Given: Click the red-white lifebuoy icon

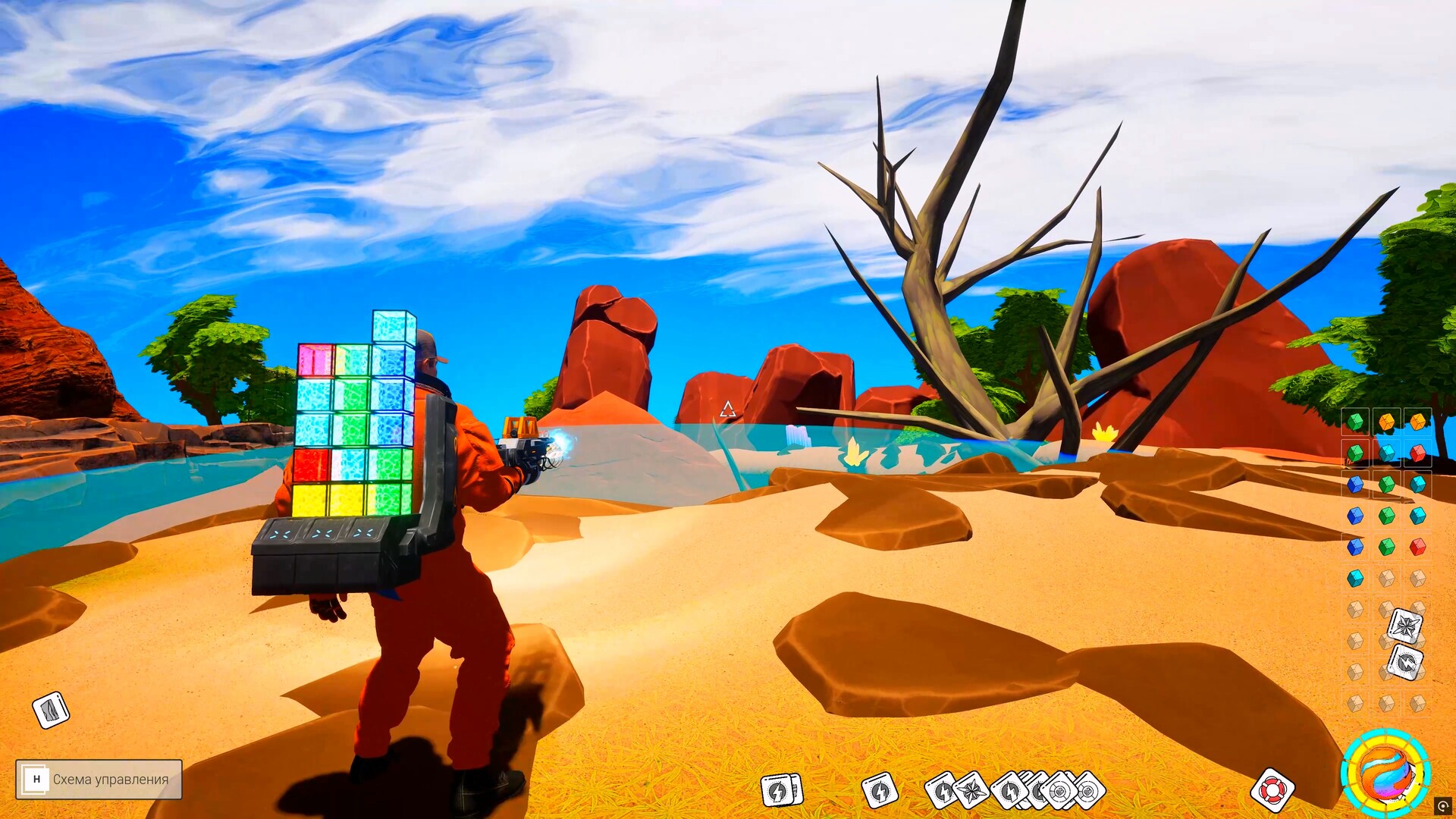Looking at the screenshot, I should (1272, 790).
